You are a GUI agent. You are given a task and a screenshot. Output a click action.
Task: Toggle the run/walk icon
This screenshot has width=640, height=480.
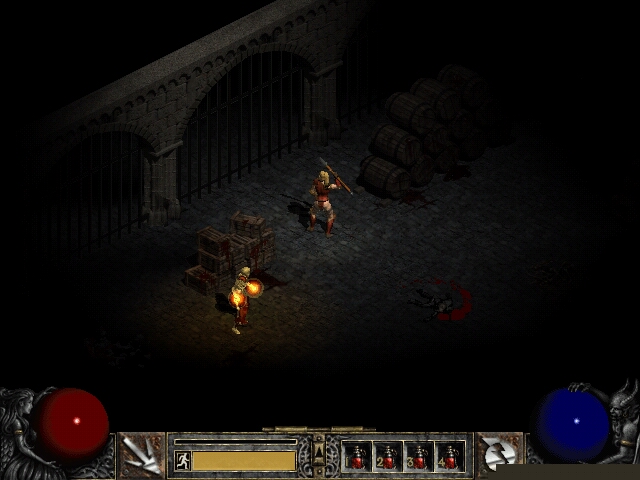[182, 460]
